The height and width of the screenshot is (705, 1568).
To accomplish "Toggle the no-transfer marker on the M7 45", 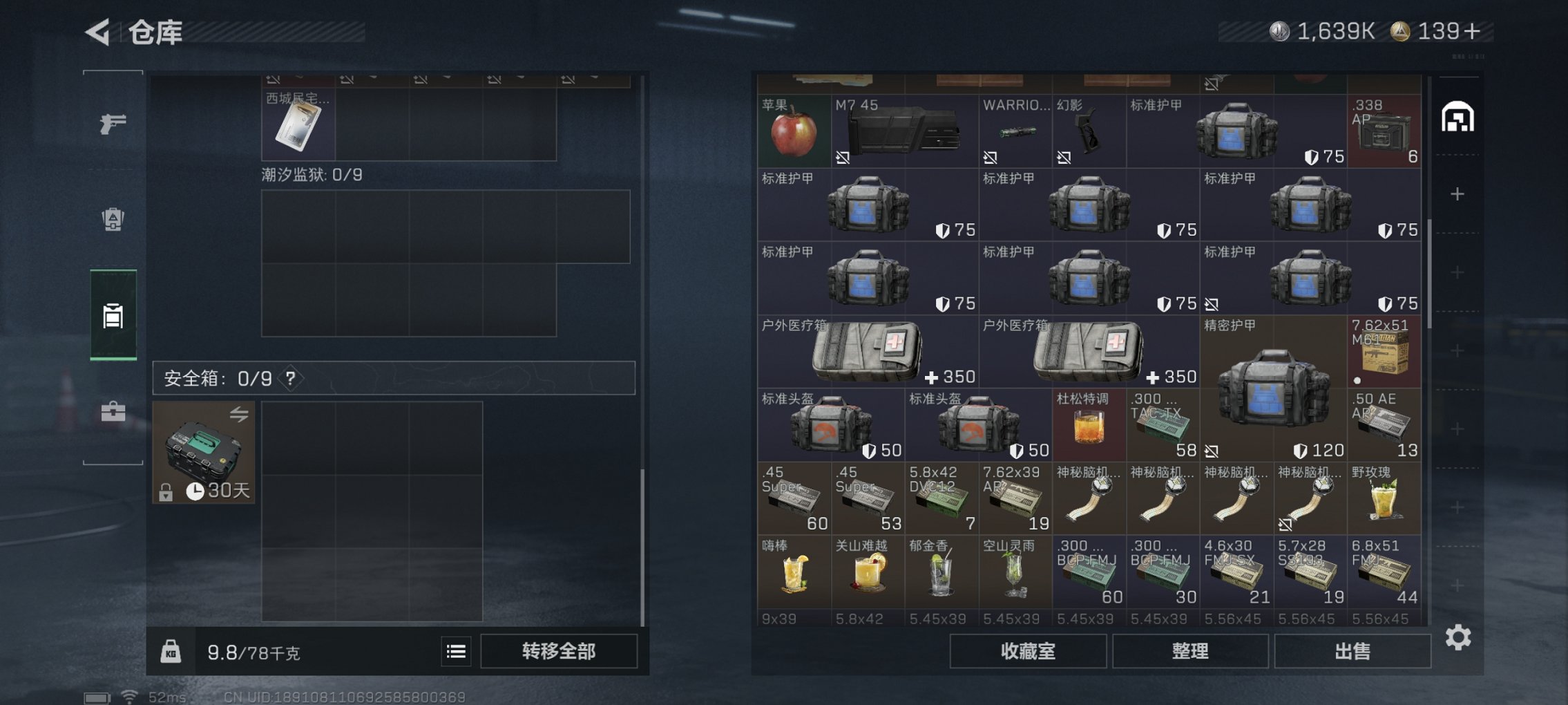I will pyautogui.click(x=842, y=157).
